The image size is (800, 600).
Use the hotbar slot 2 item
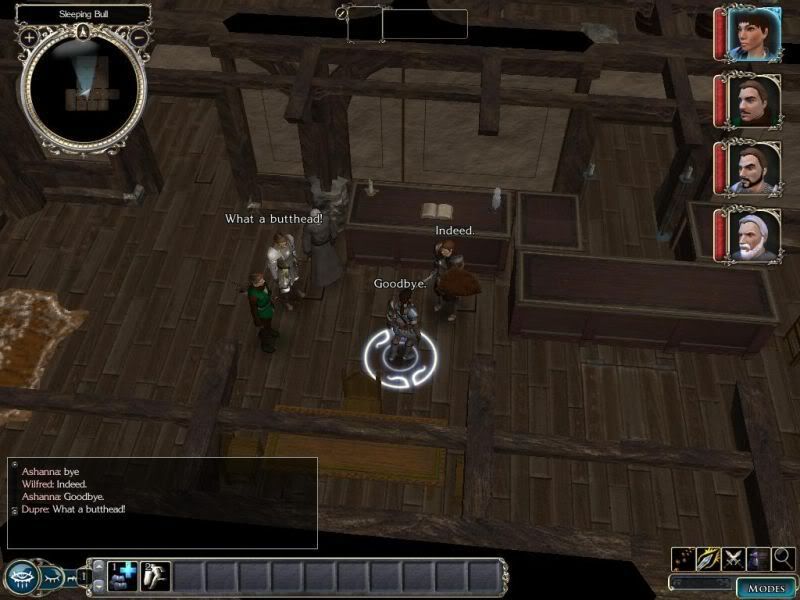[155, 576]
